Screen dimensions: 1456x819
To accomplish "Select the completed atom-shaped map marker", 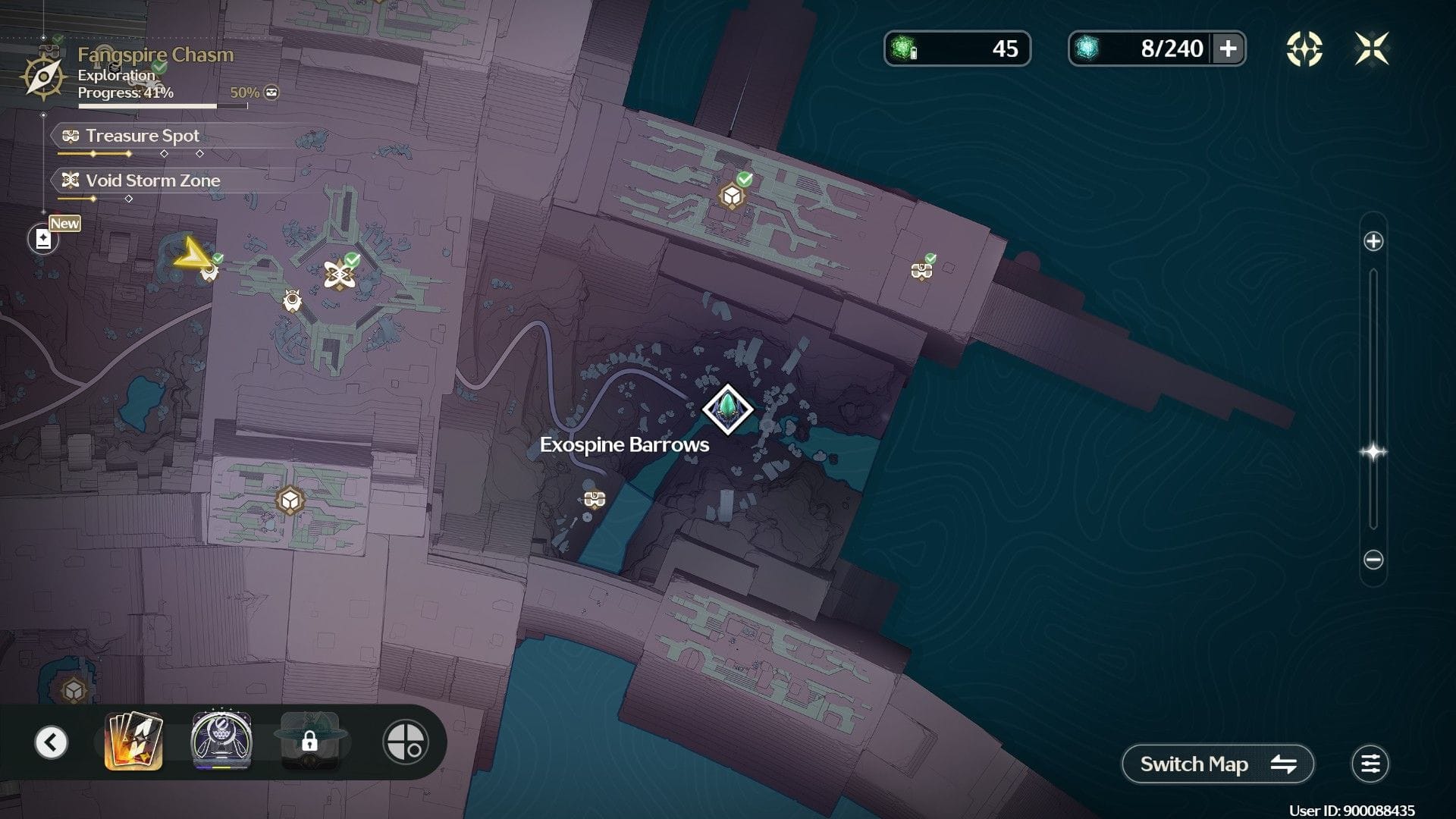I will [338, 275].
